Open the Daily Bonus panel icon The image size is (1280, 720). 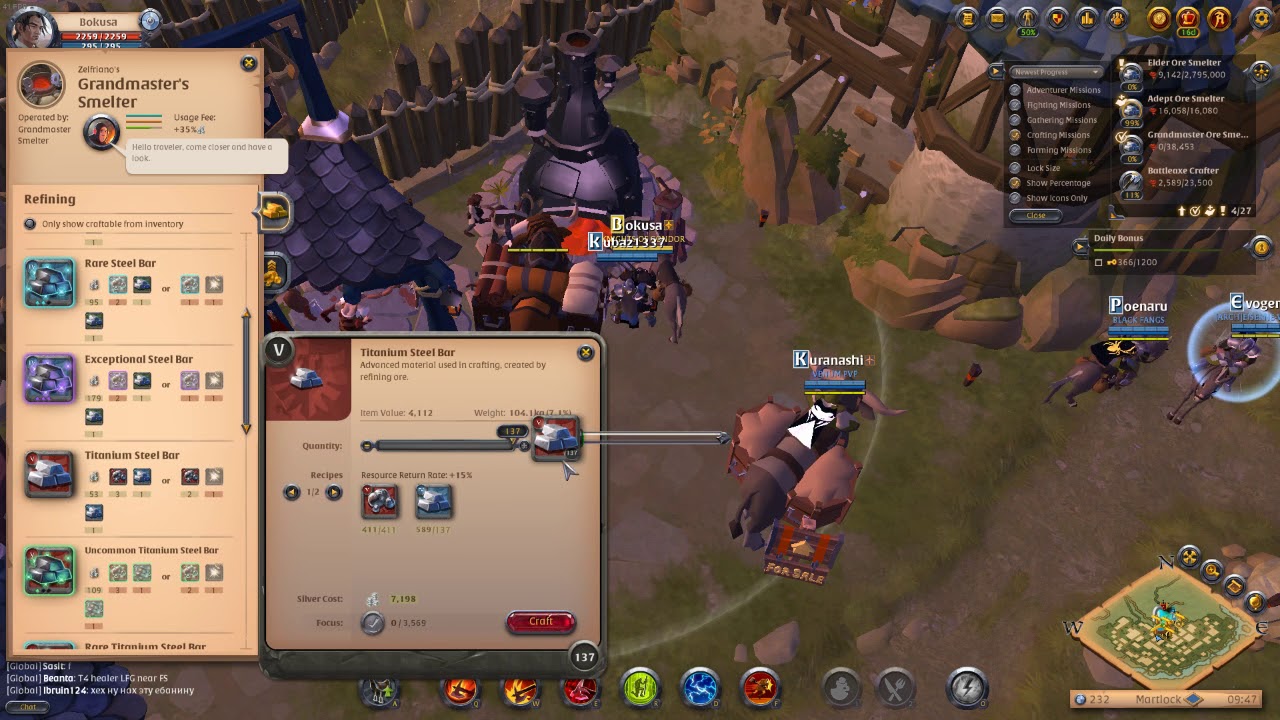tap(1081, 245)
